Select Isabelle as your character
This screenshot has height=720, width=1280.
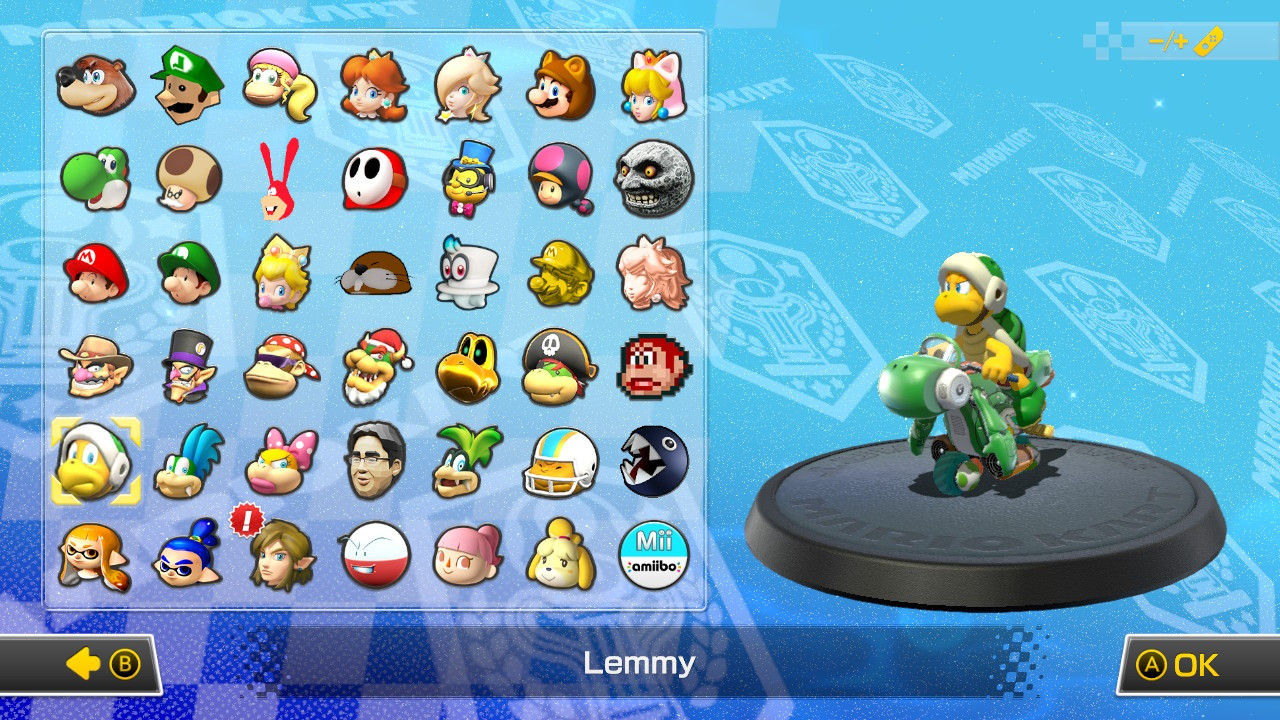click(560, 556)
